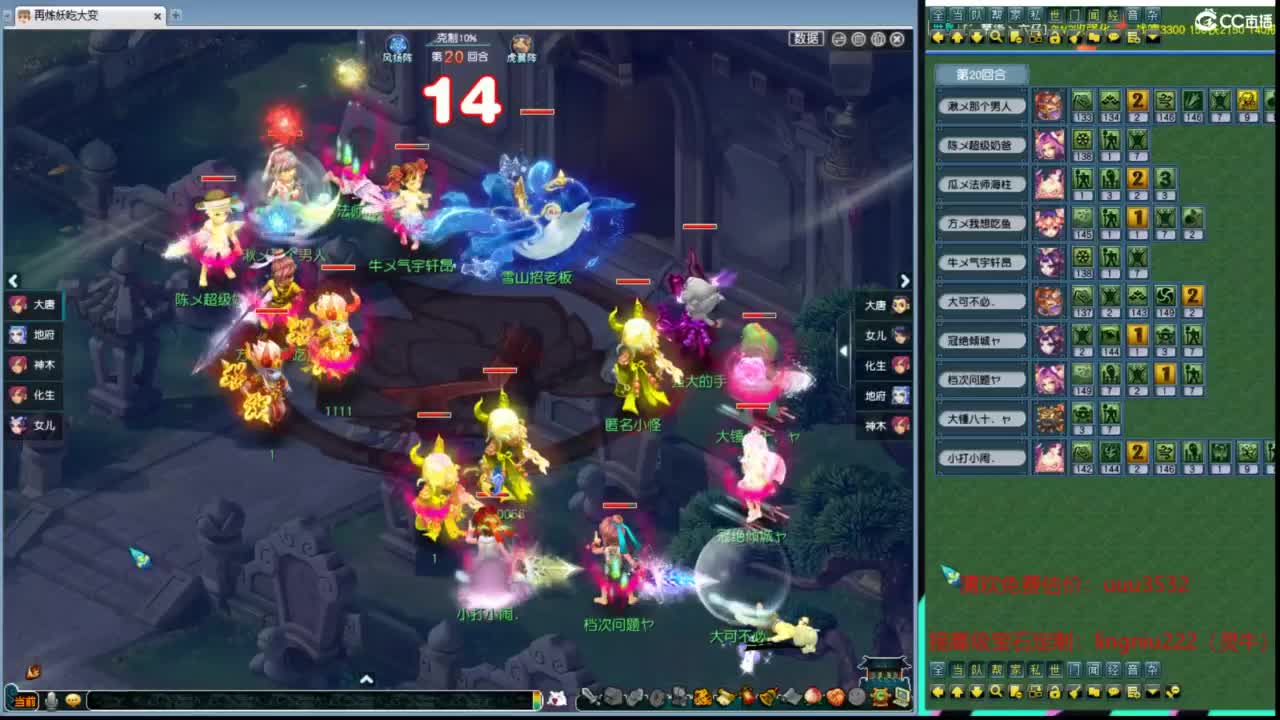Open the emoji face icon beside the chat input

click(x=73, y=700)
